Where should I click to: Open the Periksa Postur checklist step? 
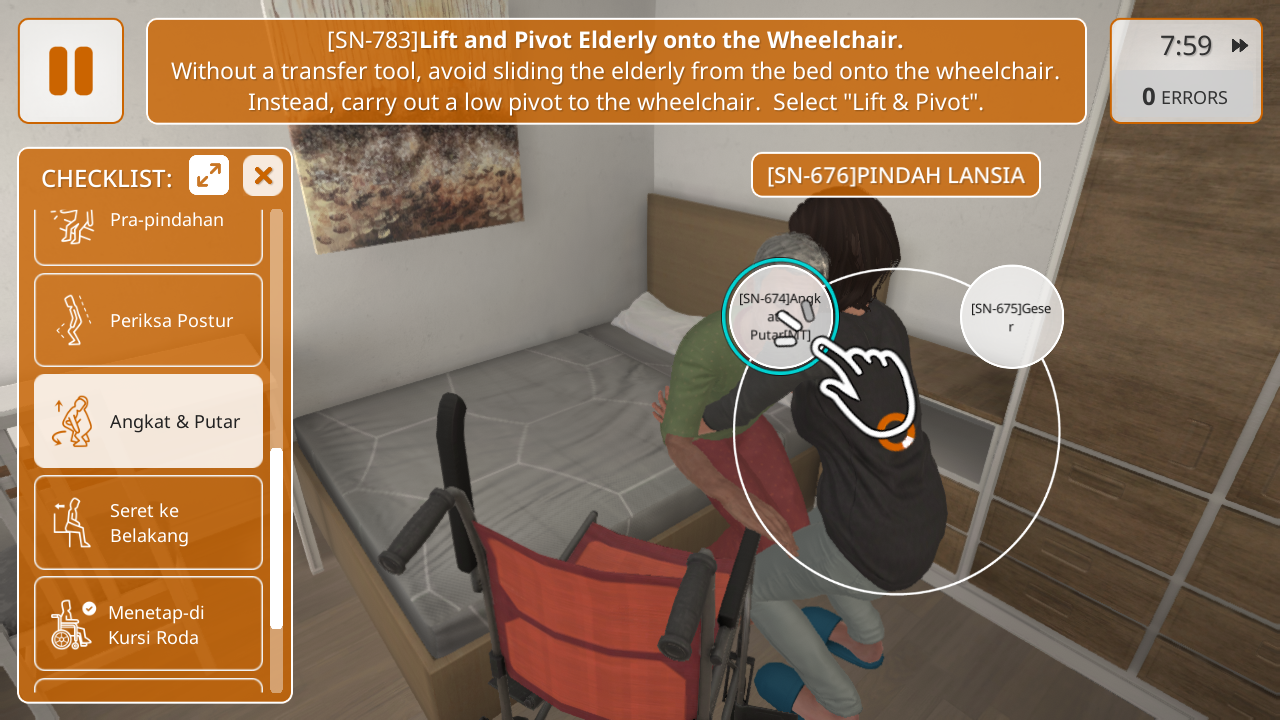click(x=148, y=320)
